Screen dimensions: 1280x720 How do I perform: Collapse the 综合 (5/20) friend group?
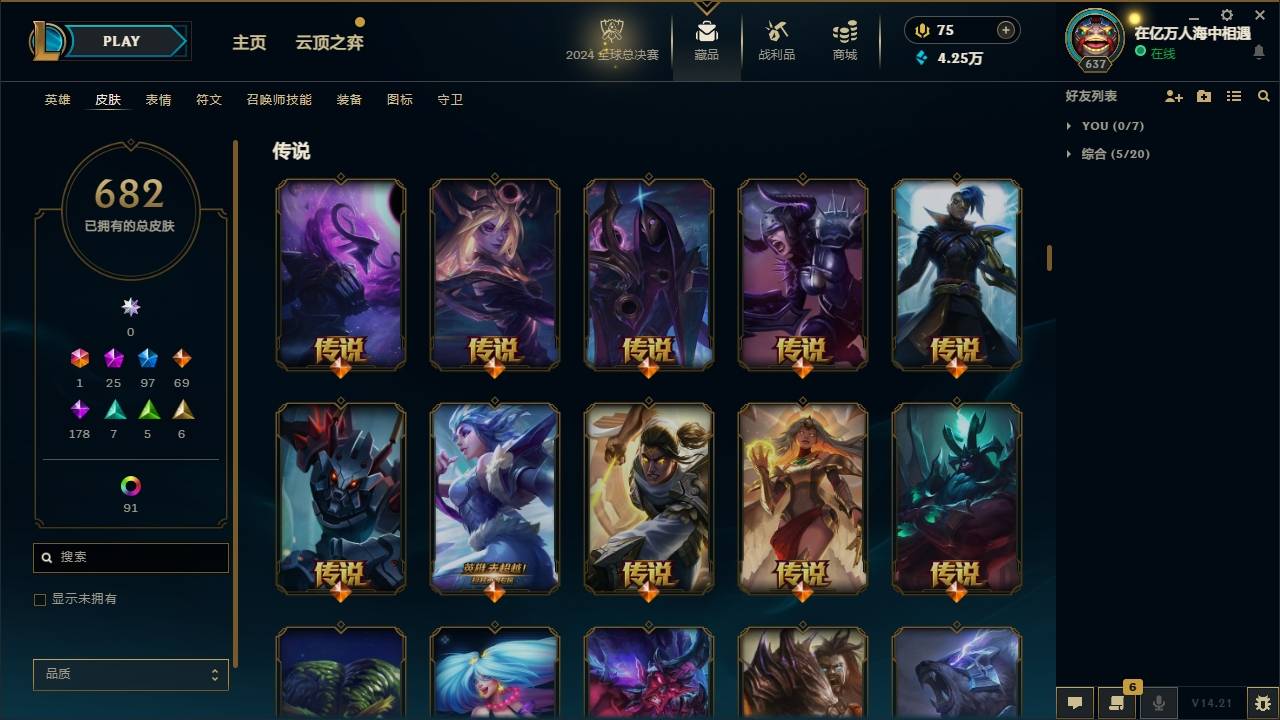coord(1070,154)
